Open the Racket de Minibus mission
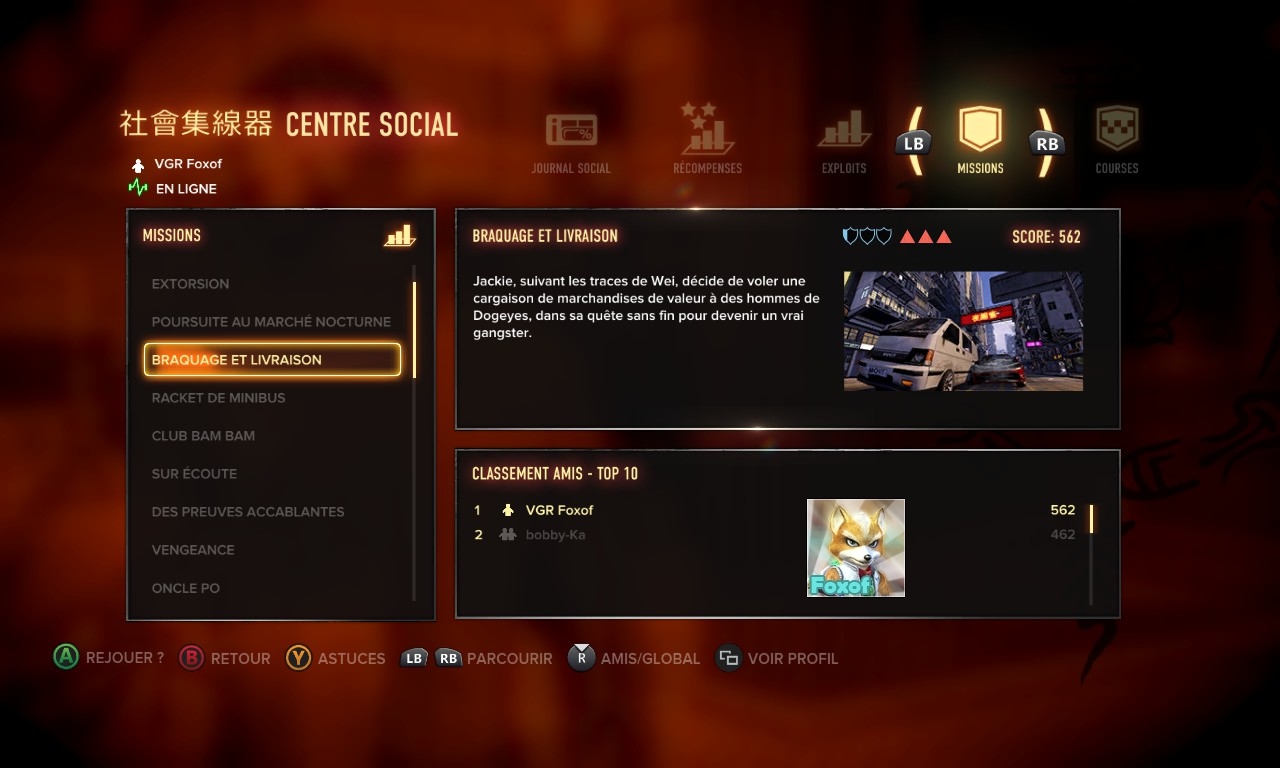Screen dimensions: 1280x768 point(219,398)
